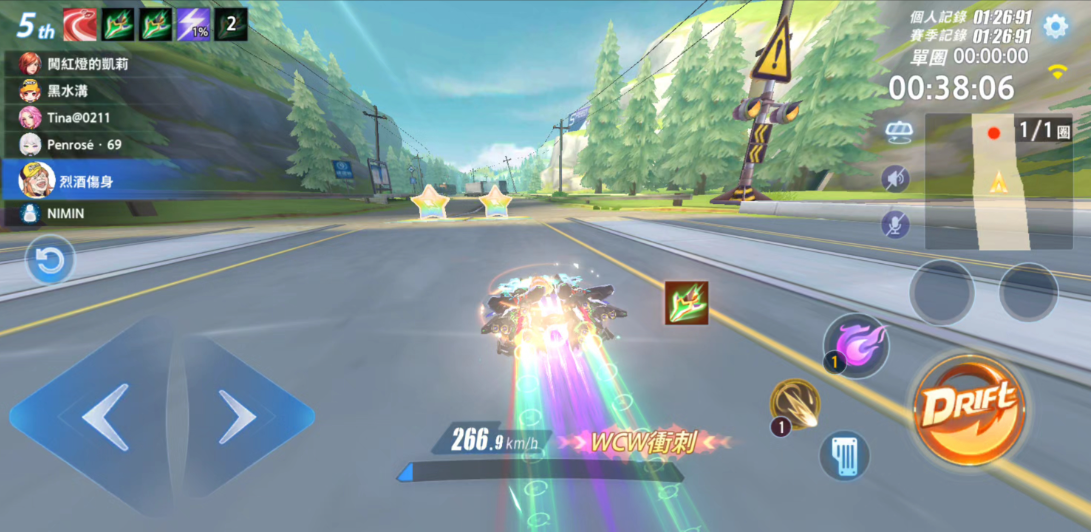
Task: Tap the orange Drift button
Action: pyautogui.click(x=968, y=406)
